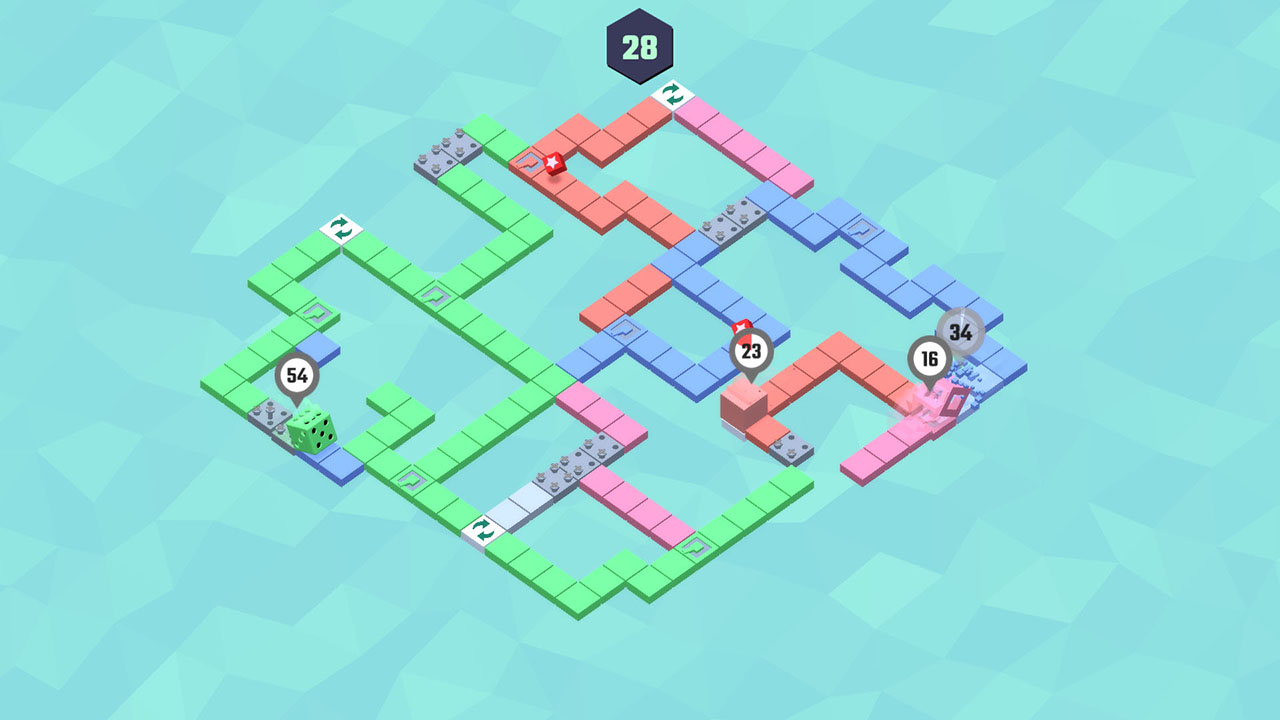The width and height of the screenshot is (1280, 720).
Task: Click the marker bubble labeled 23
Action: (751, 351)
